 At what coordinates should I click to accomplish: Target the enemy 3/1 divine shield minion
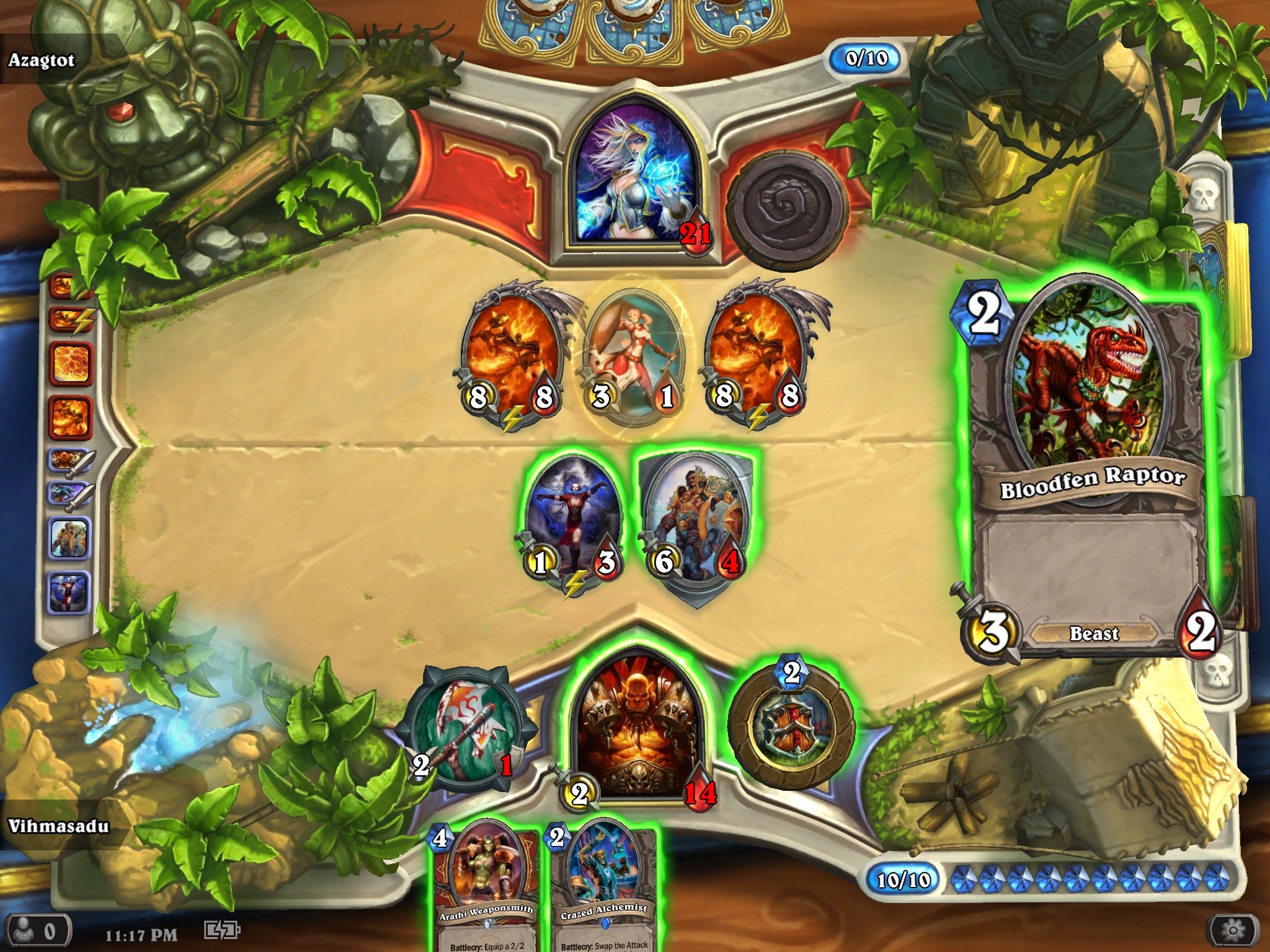(x=634, y=356)
